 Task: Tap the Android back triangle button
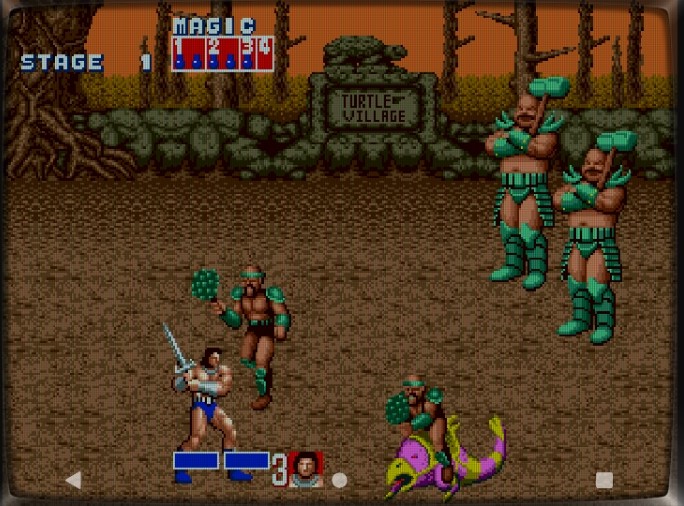[x=73, y=480]
